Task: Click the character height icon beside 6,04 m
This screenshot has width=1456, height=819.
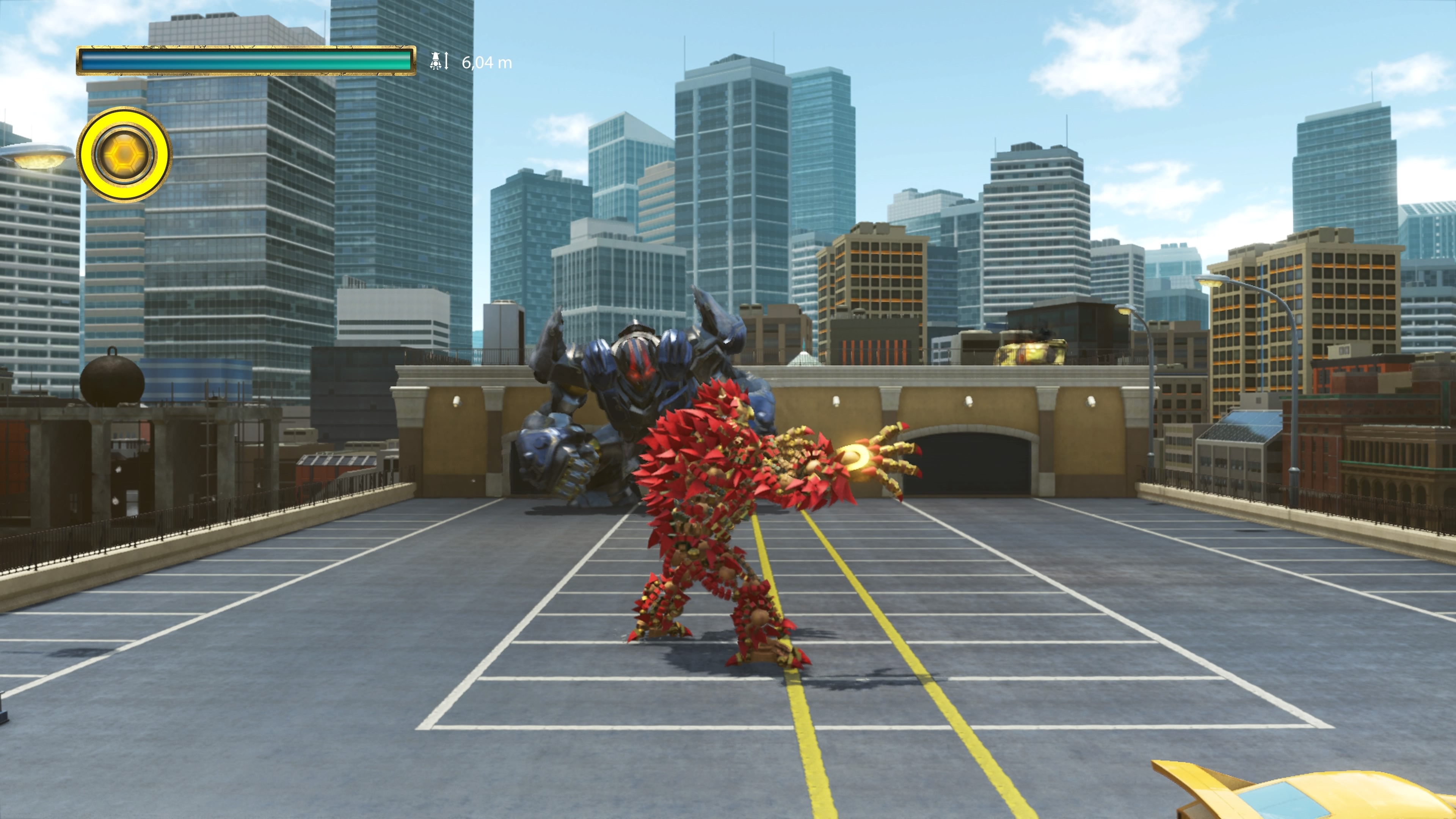Action: pos(439,61)
